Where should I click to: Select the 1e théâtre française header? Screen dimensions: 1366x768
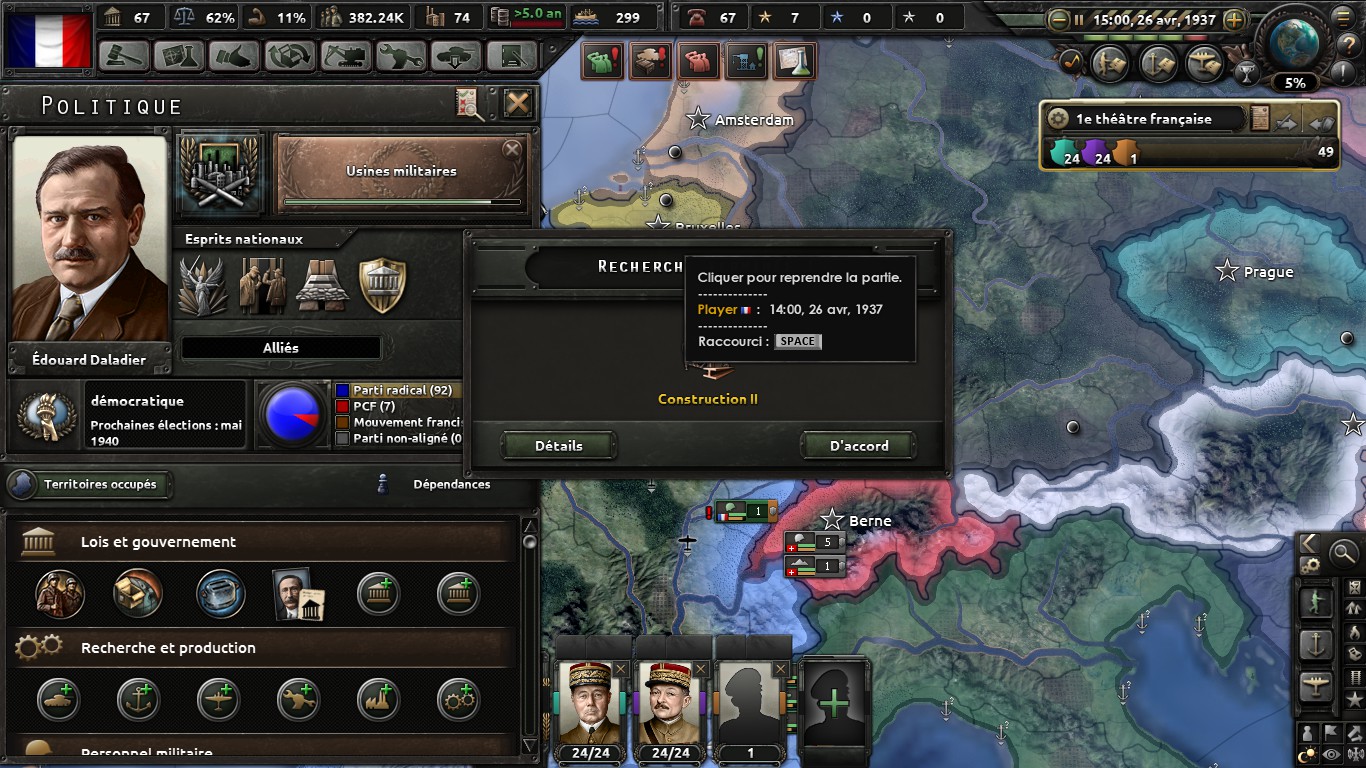(x=1143, y=119)
